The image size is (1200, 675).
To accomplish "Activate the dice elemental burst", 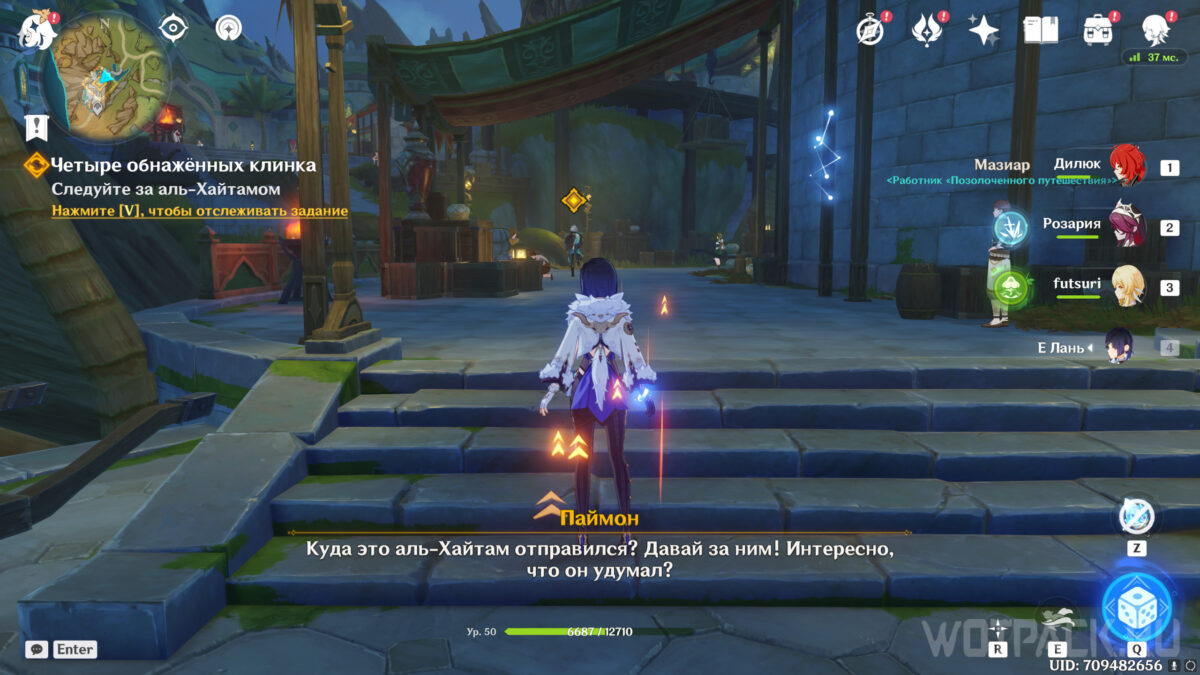I will (x=1136, y=607).
